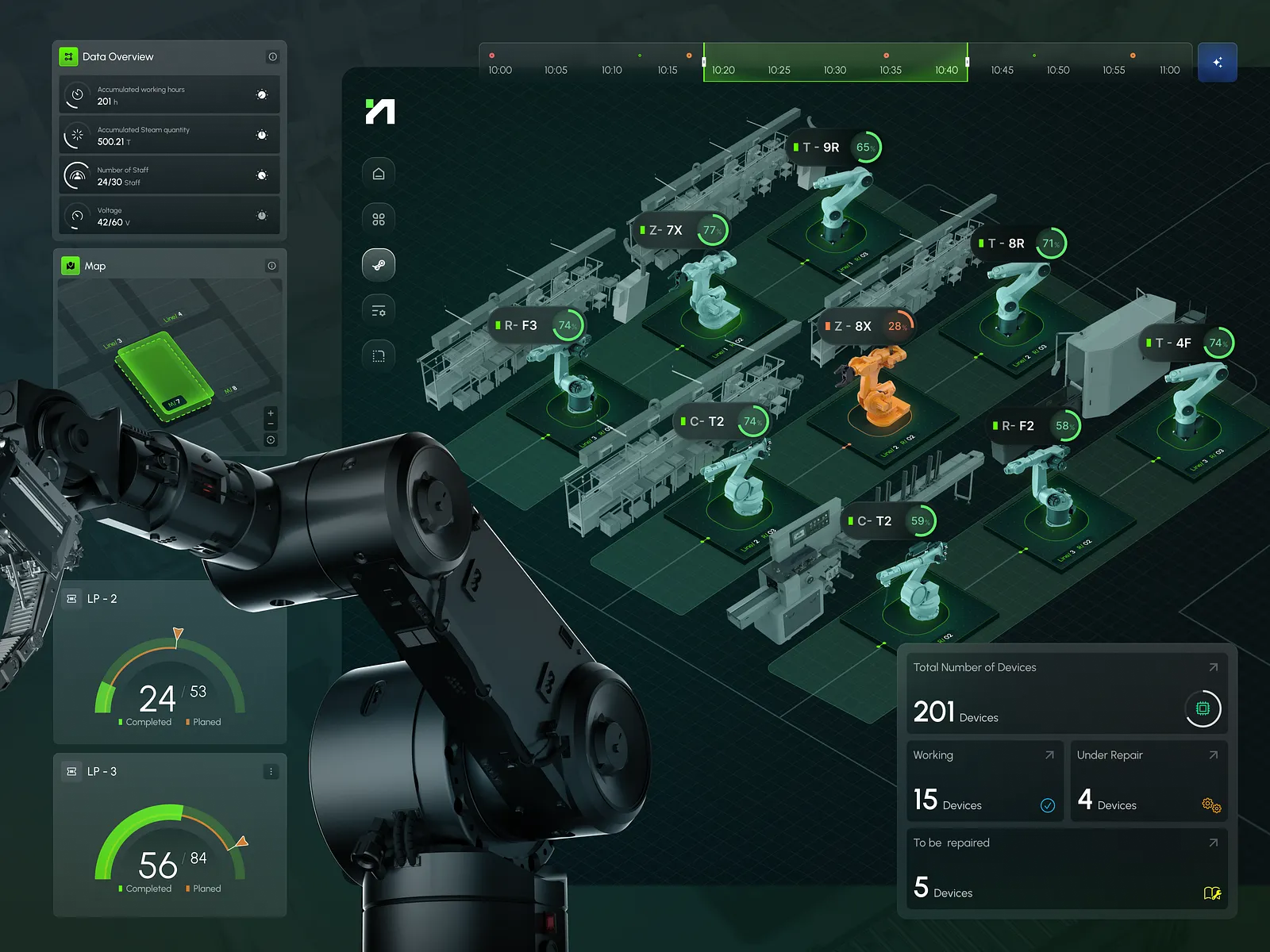The width and height of the screenshot is (1270, 952).
Task: Choose the R- F3 robot label
Action: pos(521,325)
